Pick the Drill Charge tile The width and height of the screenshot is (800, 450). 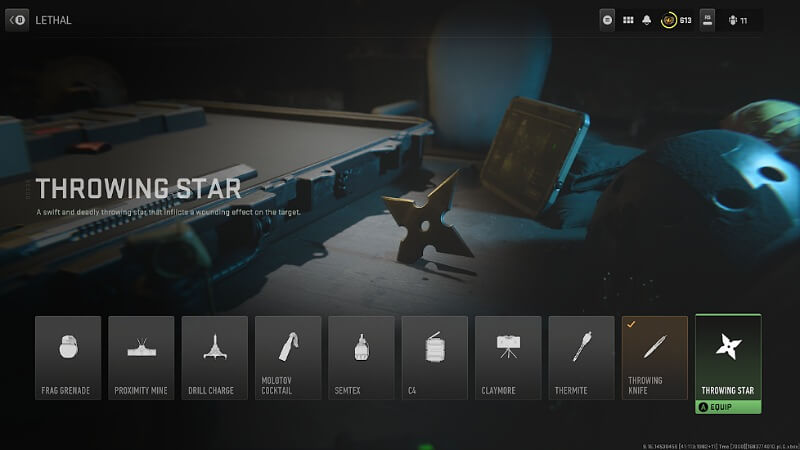(214, 357)
